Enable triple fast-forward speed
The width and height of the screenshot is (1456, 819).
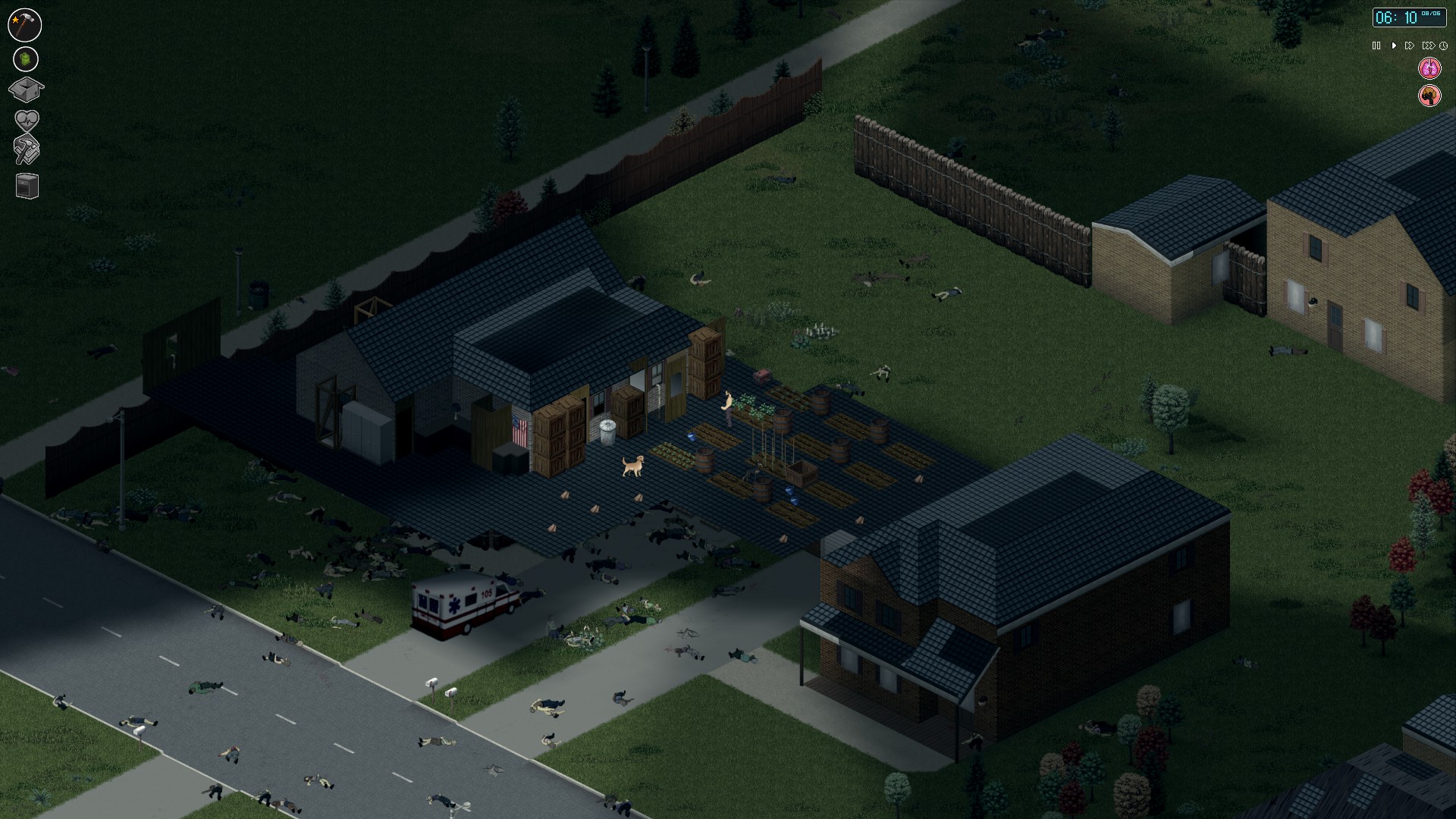[1429, 45]
